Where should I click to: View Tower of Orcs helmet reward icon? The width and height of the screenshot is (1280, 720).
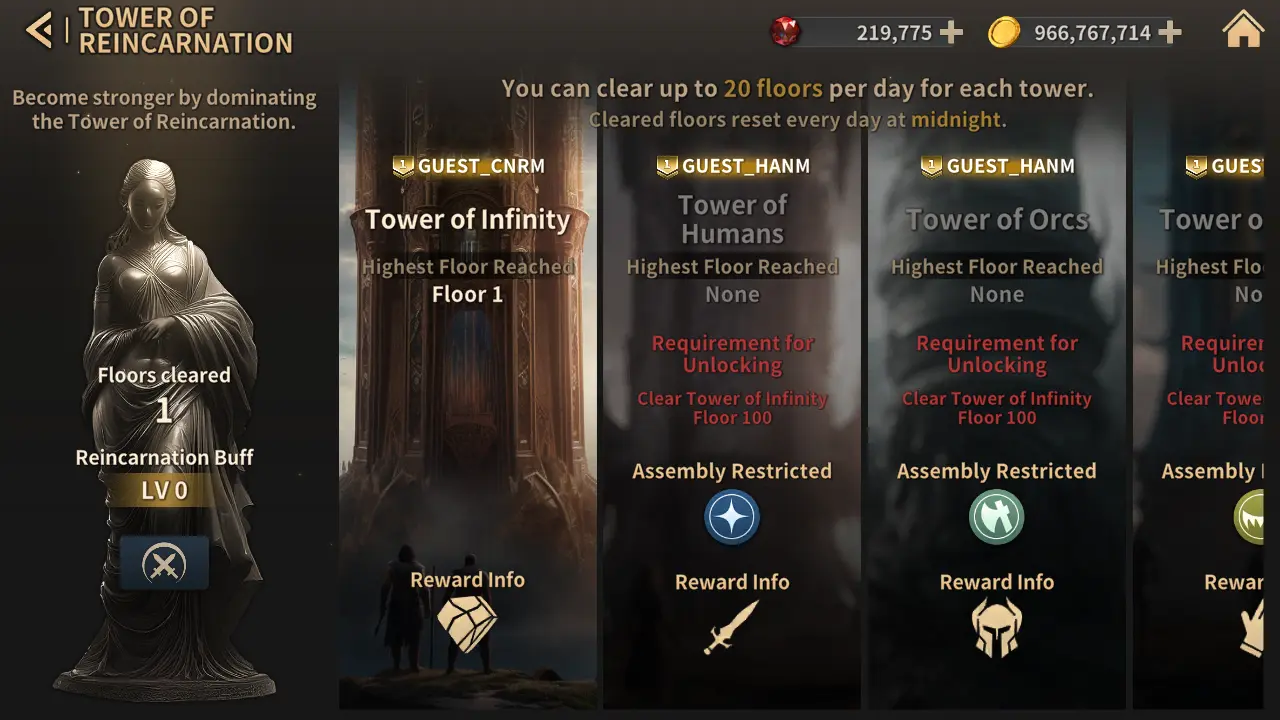996,628
